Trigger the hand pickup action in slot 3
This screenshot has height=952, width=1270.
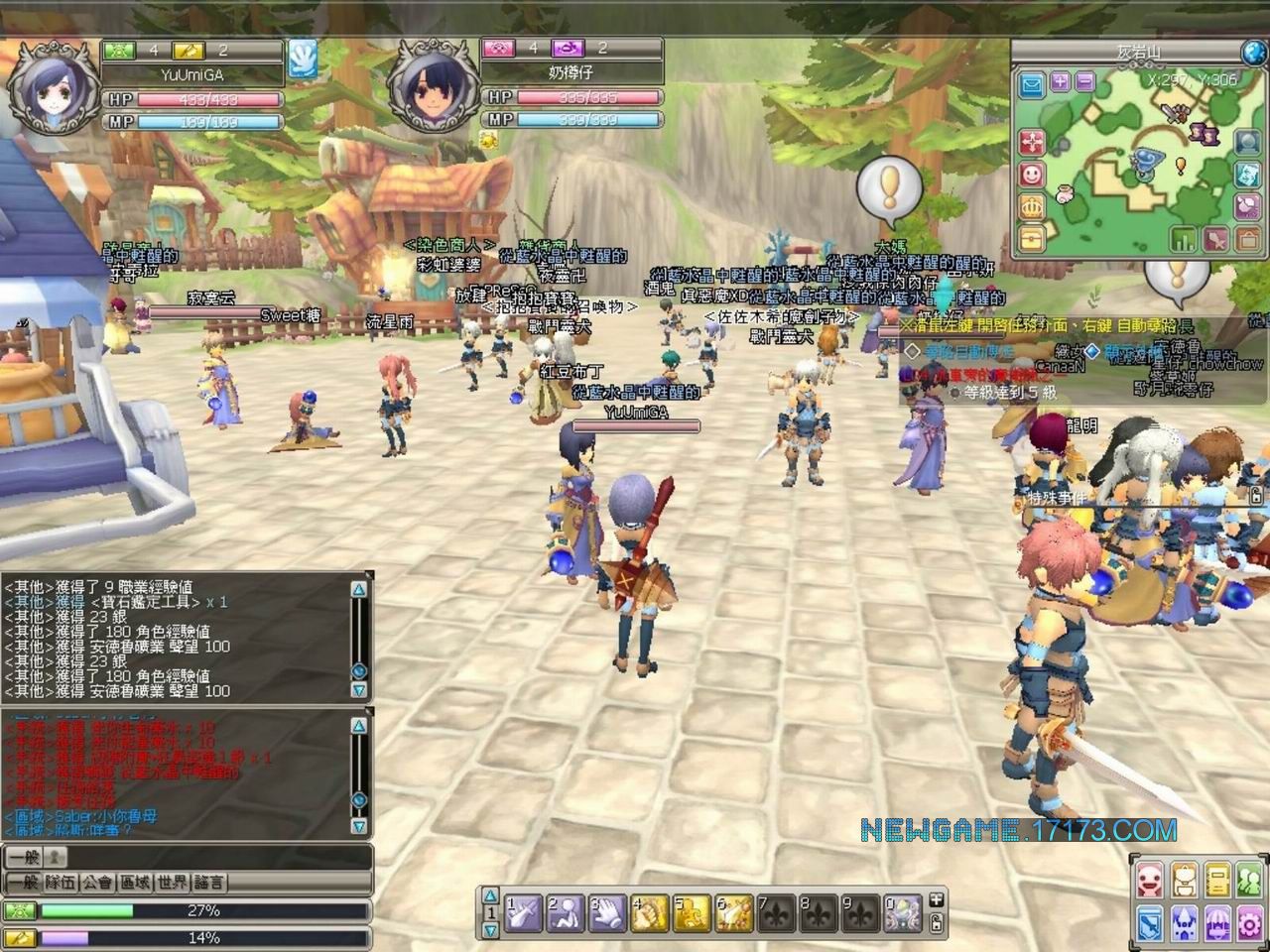[x=607, y=913]
